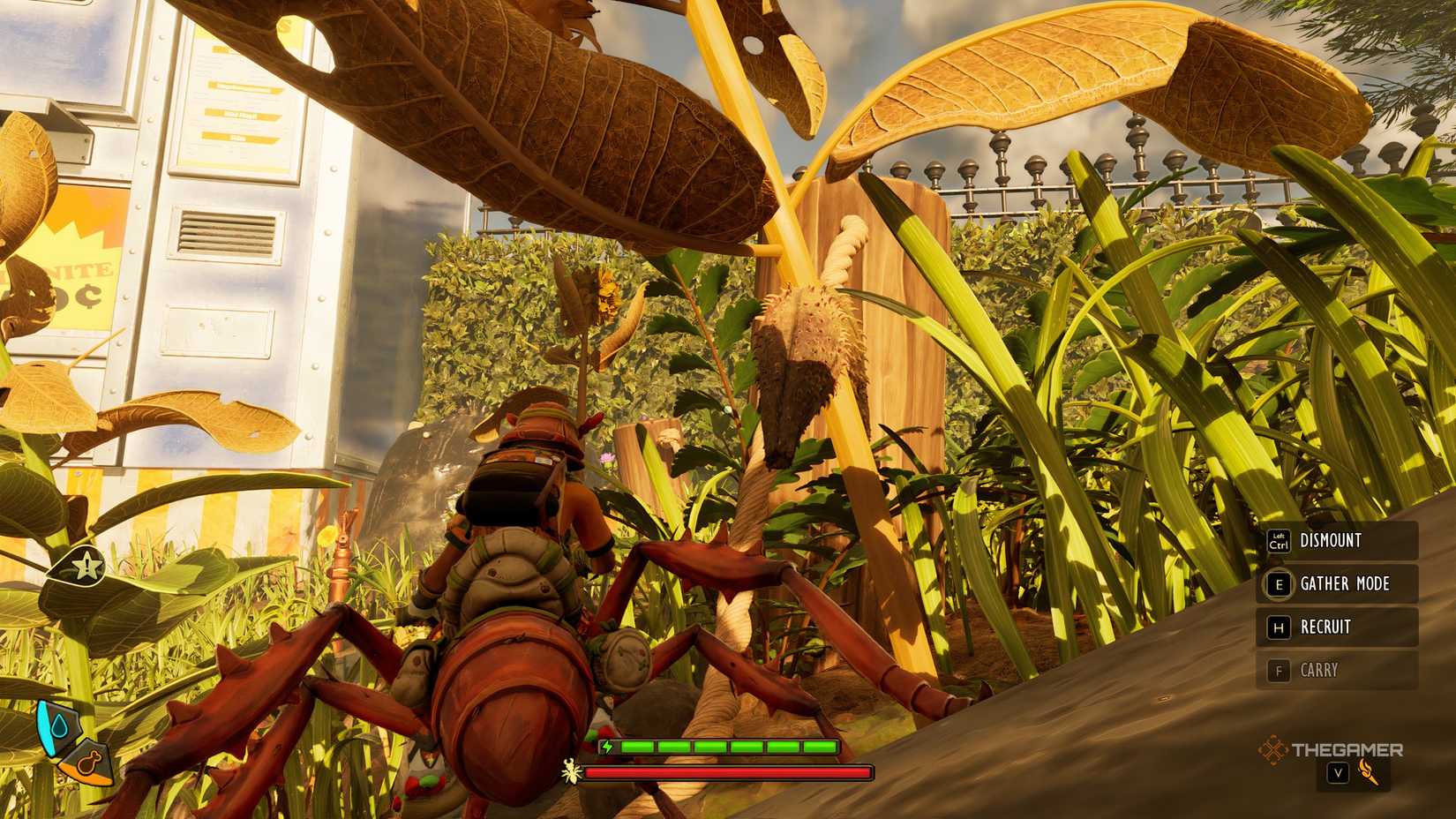Click the torch icon next to the V key
Screen dimensions: 1456x819
coord(1370,772)
